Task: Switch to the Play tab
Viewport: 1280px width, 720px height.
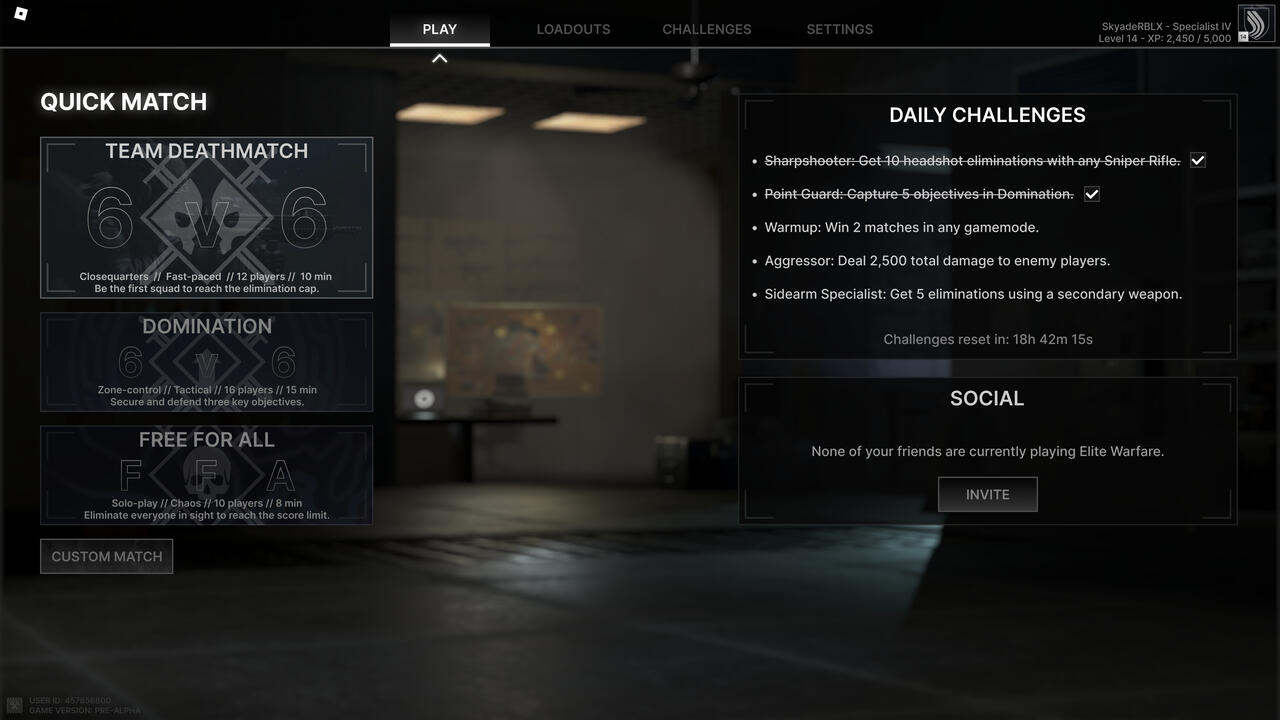Action: pos(439,29)
